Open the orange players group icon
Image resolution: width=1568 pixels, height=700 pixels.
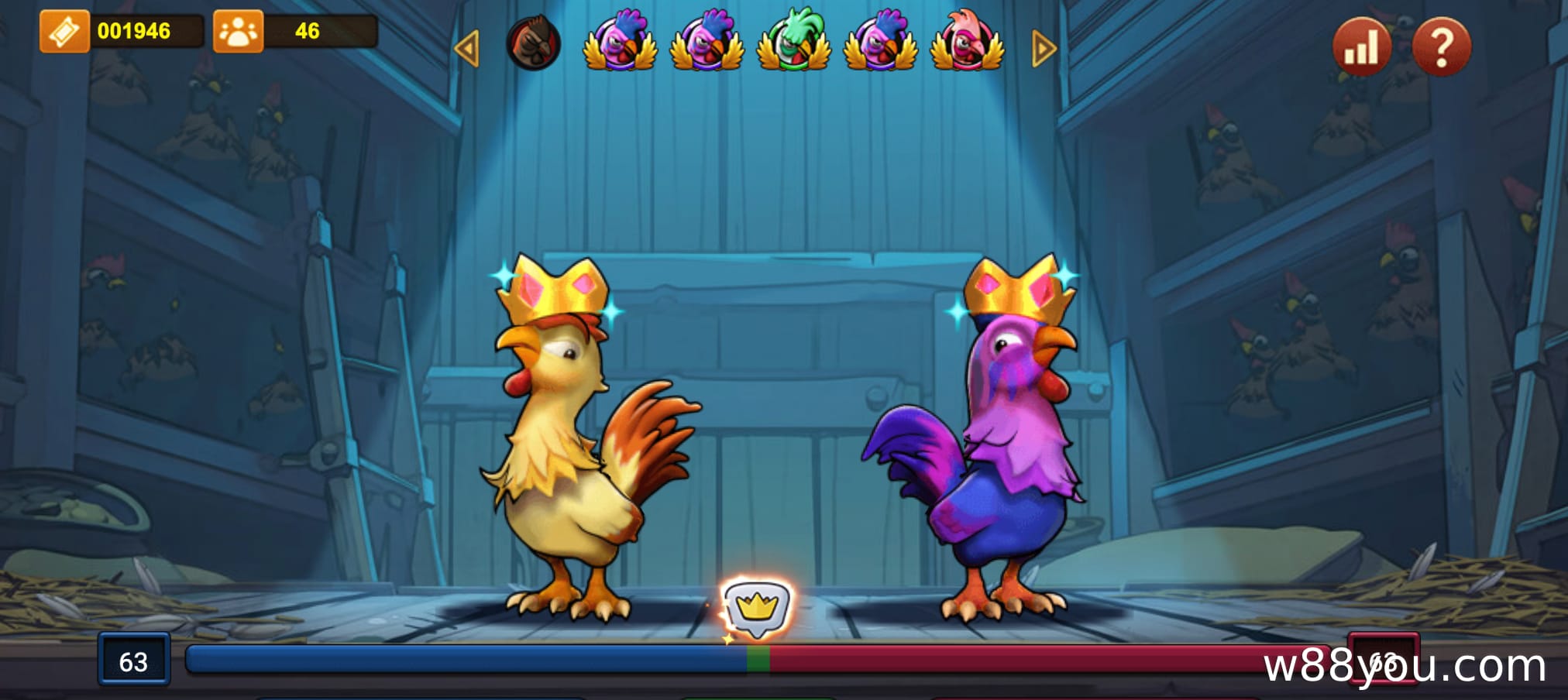pos(238,32)
